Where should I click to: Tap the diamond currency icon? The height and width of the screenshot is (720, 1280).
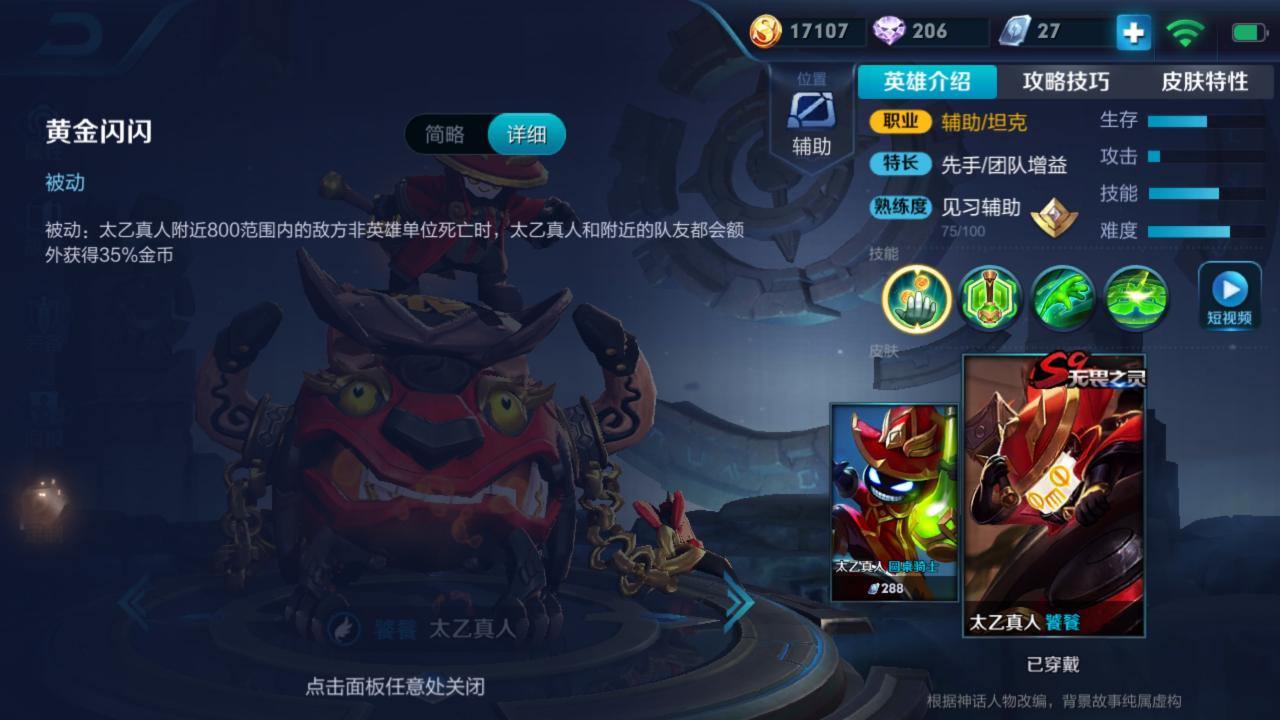tap(893, 31)
